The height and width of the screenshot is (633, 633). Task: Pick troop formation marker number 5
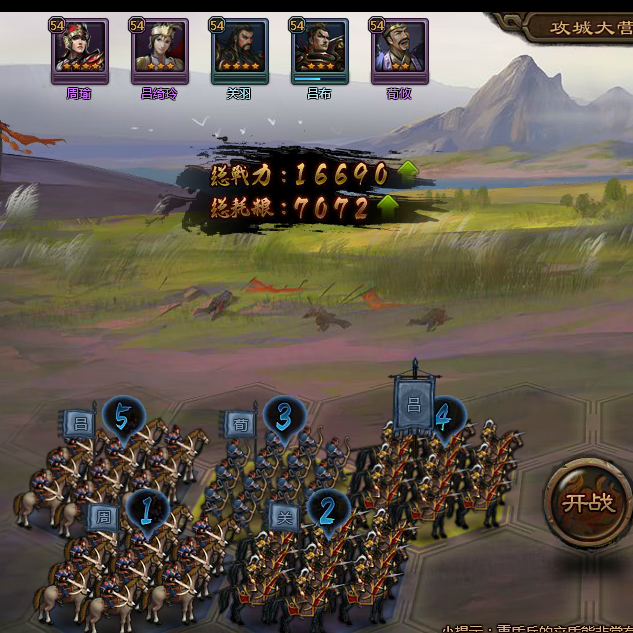(x=123, y=417)
